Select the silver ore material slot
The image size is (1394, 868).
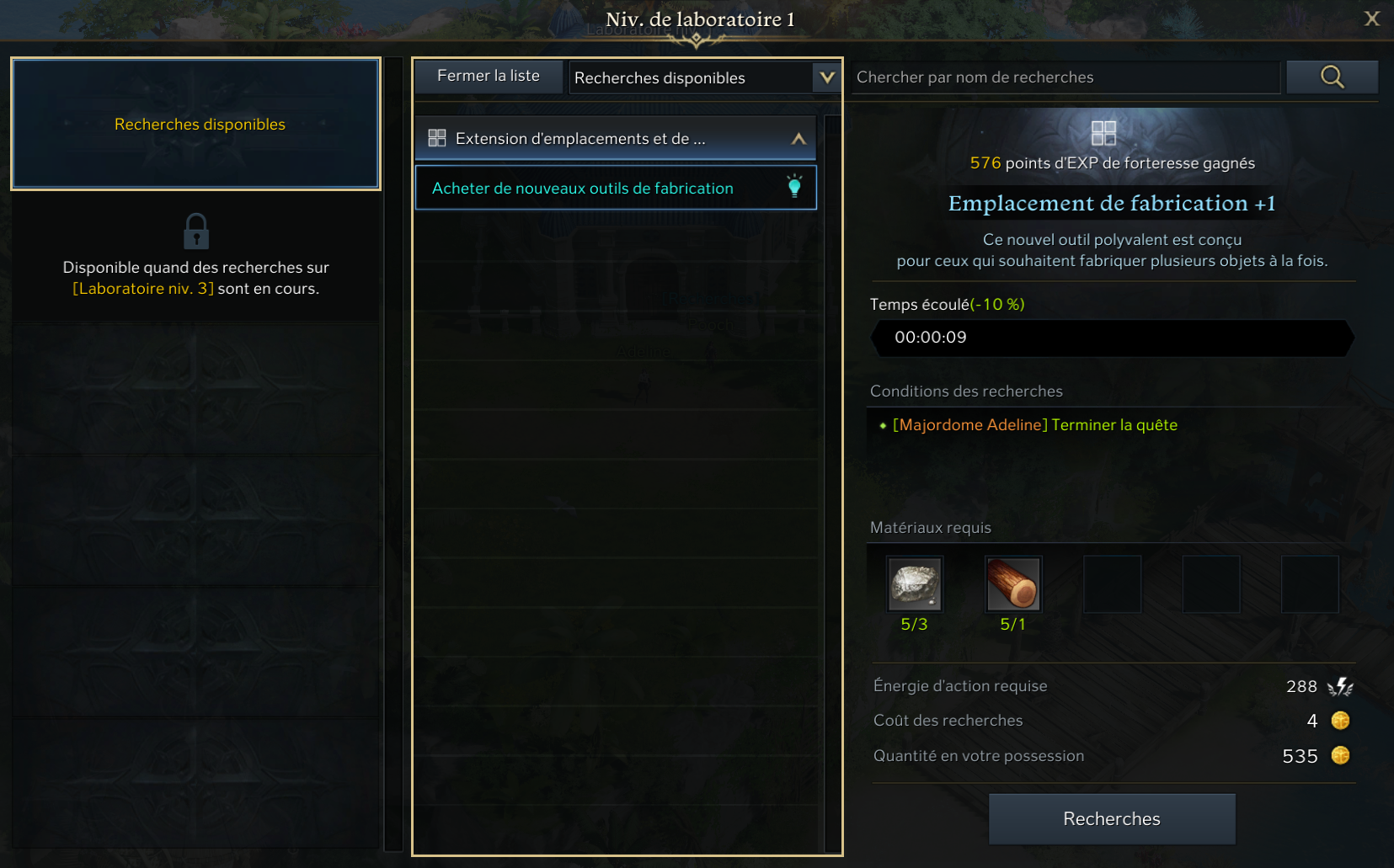point(915,584)
